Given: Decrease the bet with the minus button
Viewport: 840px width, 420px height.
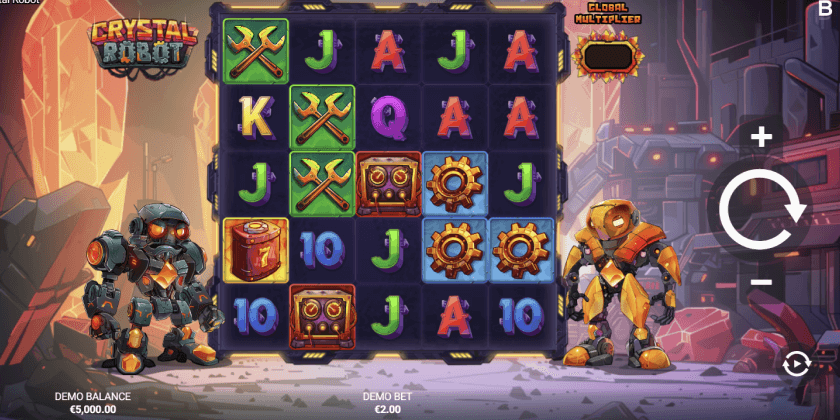Looking at the screenshot, I should [762, 282].
